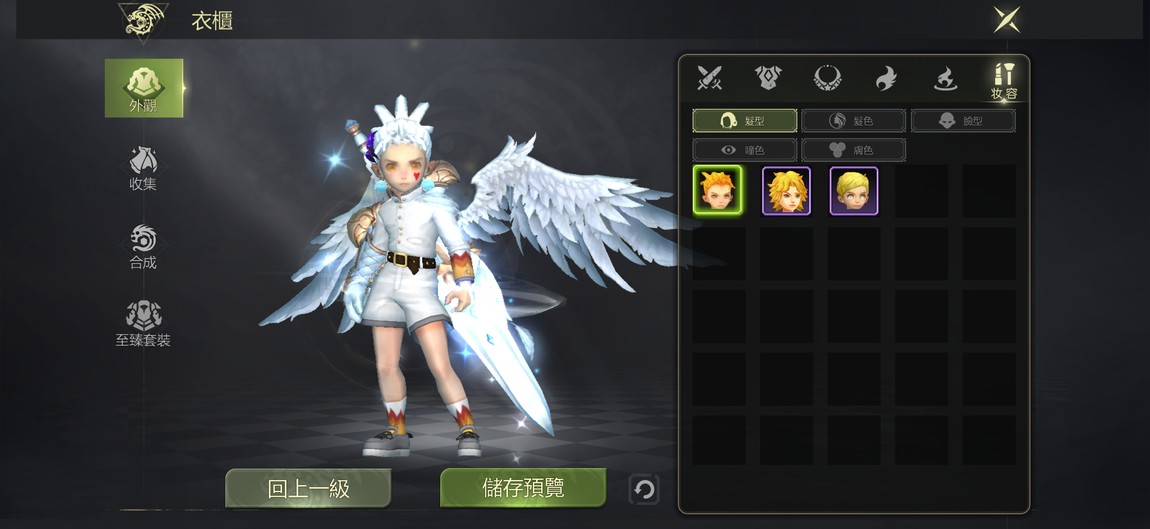Screen dimensions: 1150x529
Task: Save the preview with 儲存預覽
Action: tap(523, 488)
